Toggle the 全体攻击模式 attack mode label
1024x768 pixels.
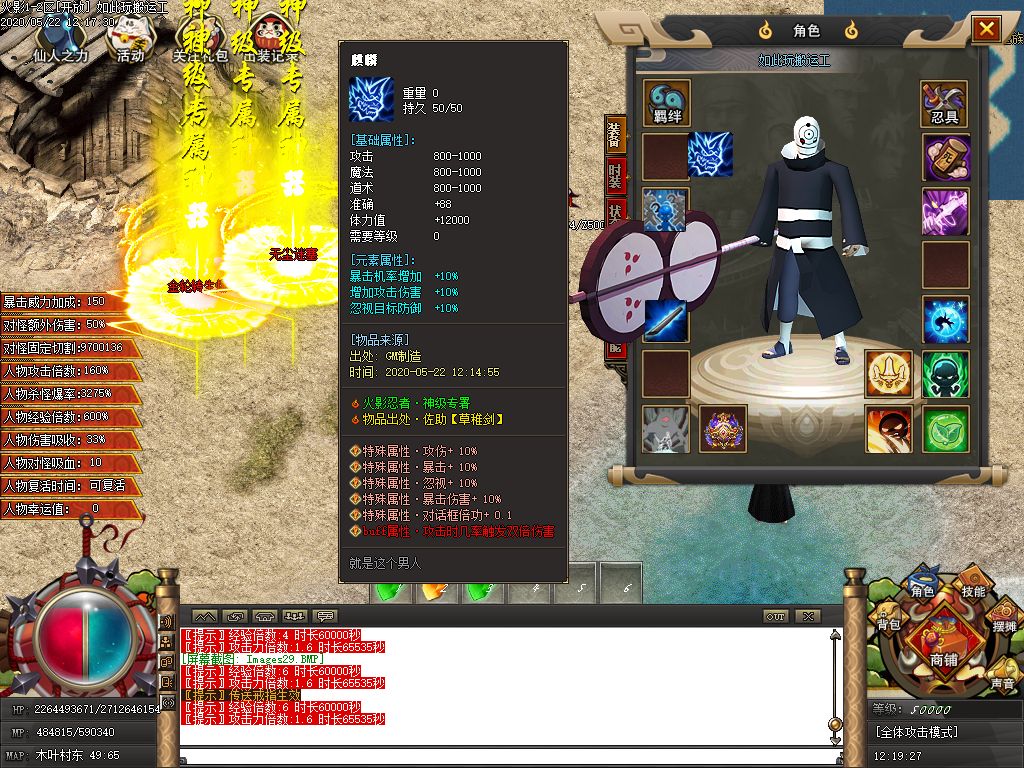point(917,732)
